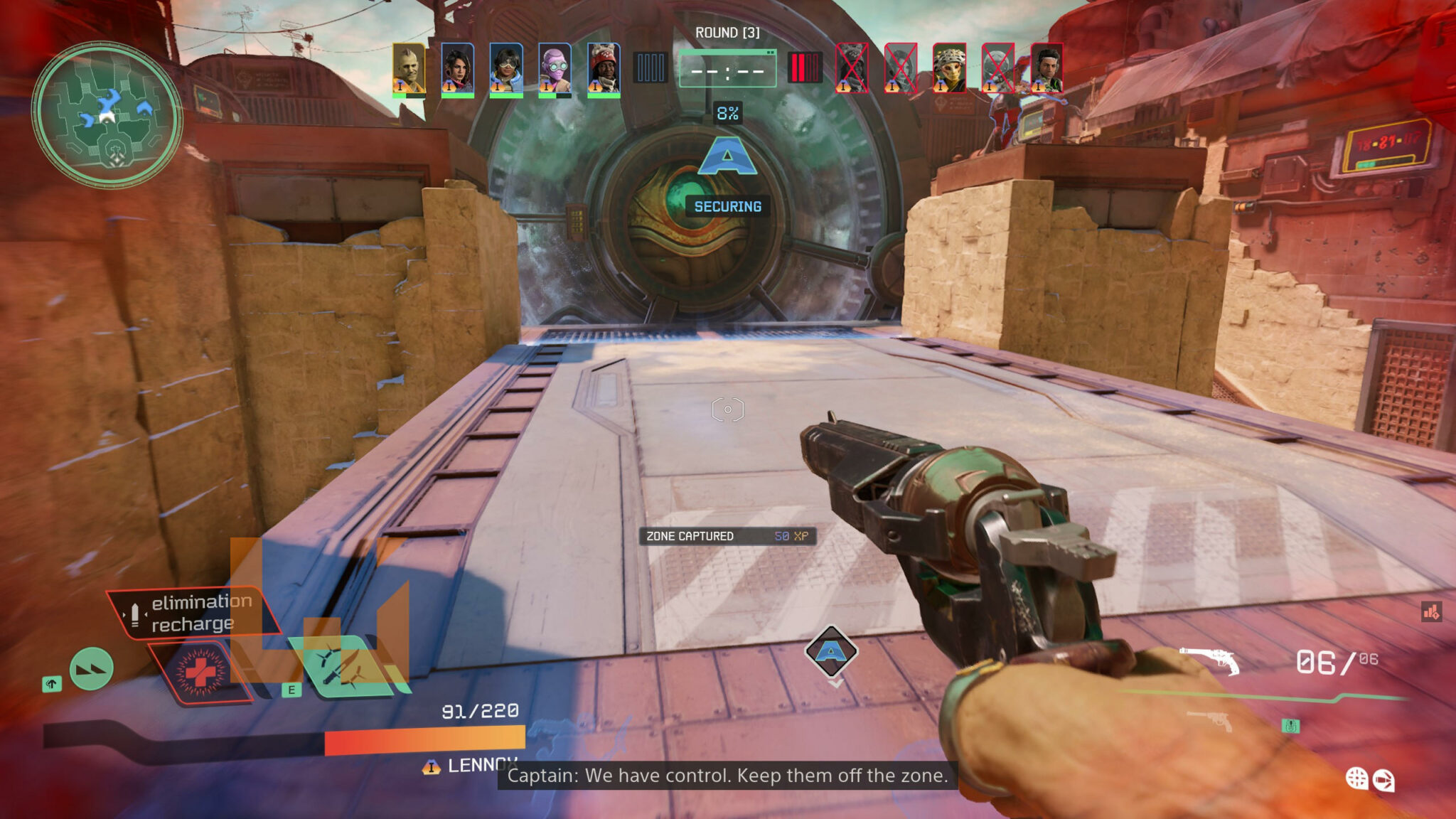Click the zone A diamond waypoint marker
The height and width of the screenshot is (819, 1456).
pos(831,651)
